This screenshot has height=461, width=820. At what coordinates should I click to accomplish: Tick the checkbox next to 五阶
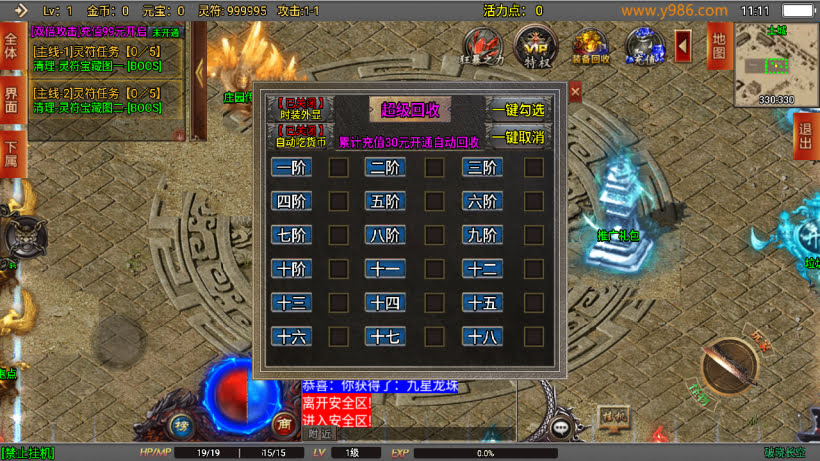pyautogui.click(x=434, y=202)
